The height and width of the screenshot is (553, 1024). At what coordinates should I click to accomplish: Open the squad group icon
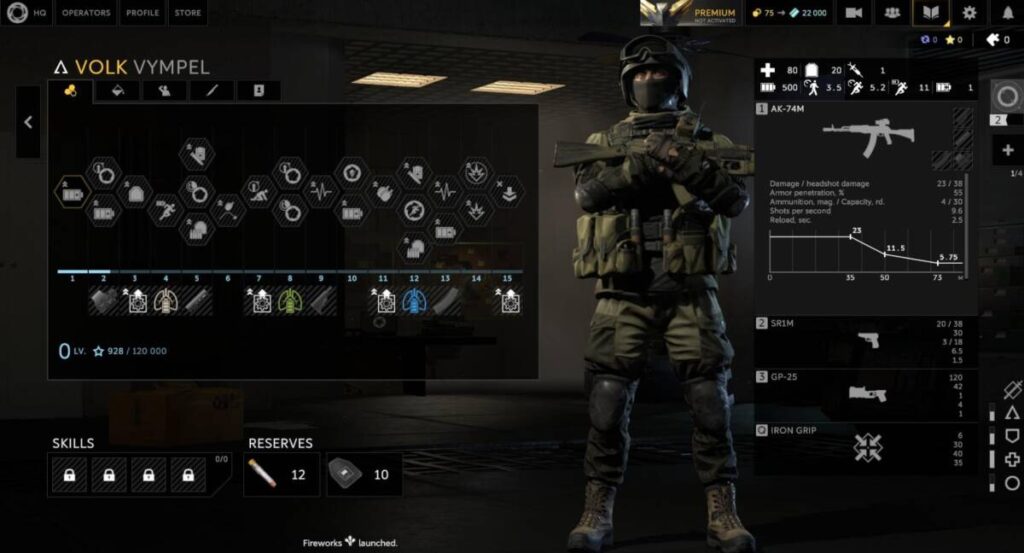(x=892, y=13)
